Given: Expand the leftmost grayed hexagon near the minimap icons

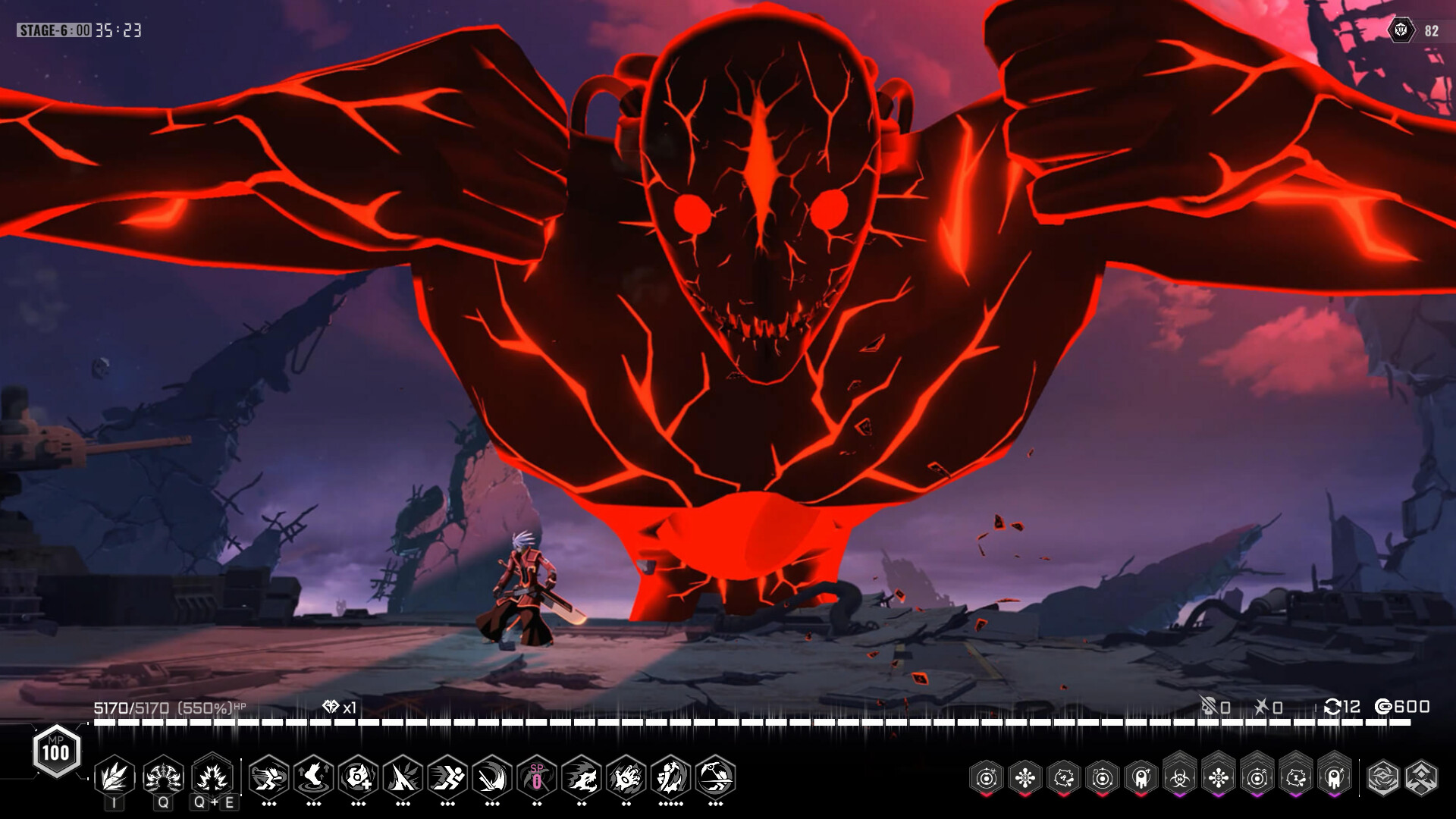Looking at the screenshot, I should point(1382,776).
